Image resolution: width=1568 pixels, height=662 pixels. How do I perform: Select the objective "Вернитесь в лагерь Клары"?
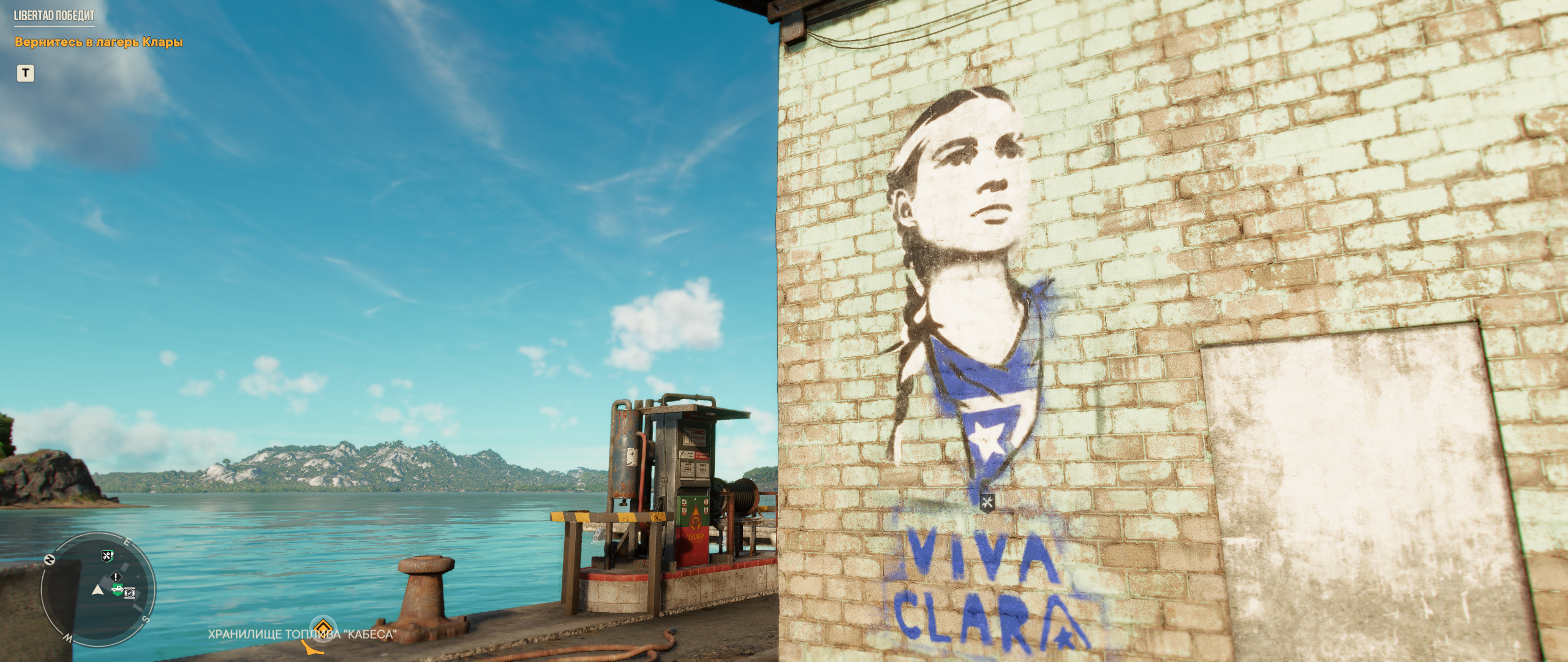click(99, 42)
